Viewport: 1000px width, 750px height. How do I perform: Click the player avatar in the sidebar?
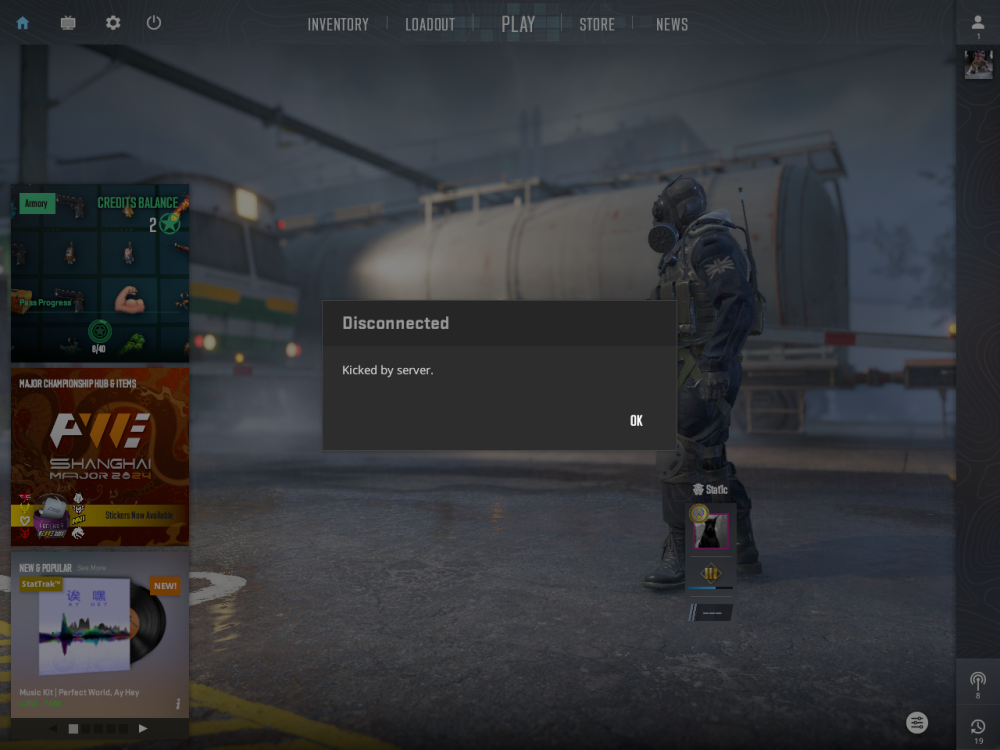pyautogui.click(x=978, y=64)
